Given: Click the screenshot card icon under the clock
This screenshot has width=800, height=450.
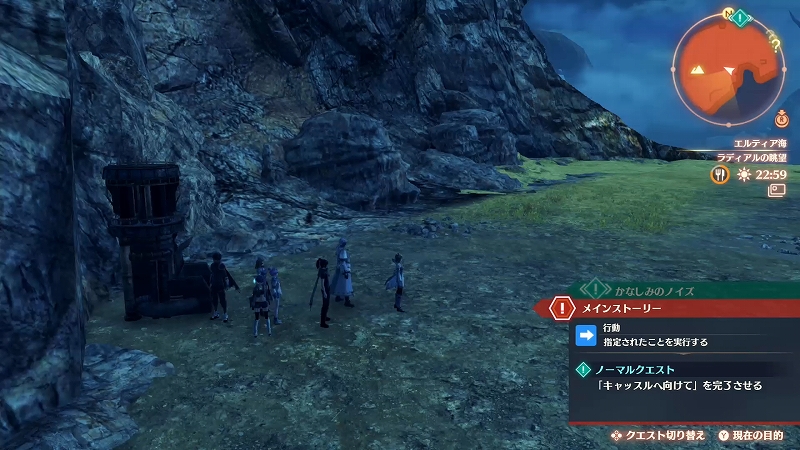Looking at the screenshot, I should click(776, 191).
